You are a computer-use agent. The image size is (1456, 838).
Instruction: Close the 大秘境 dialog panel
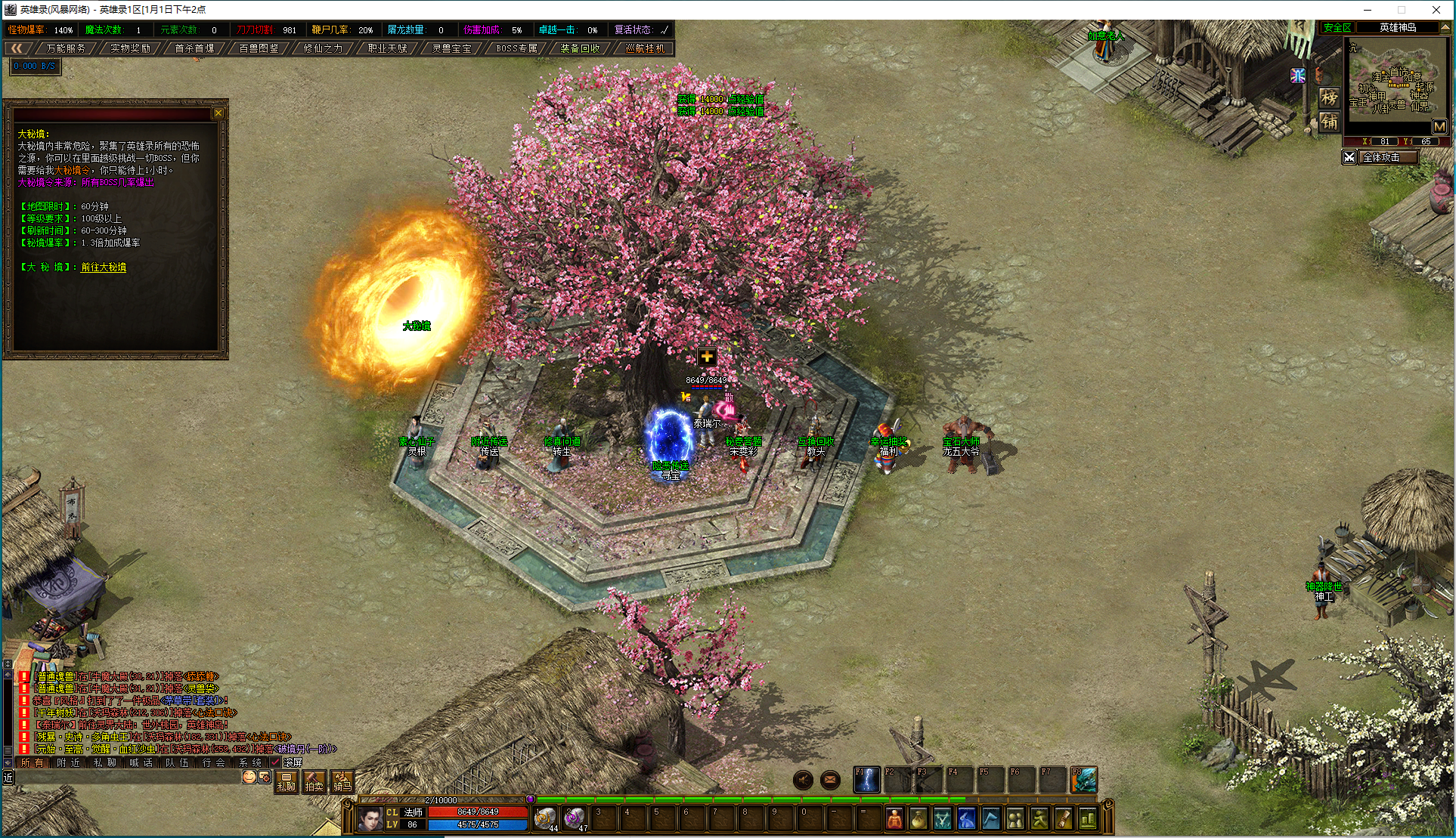coord(218,113)
